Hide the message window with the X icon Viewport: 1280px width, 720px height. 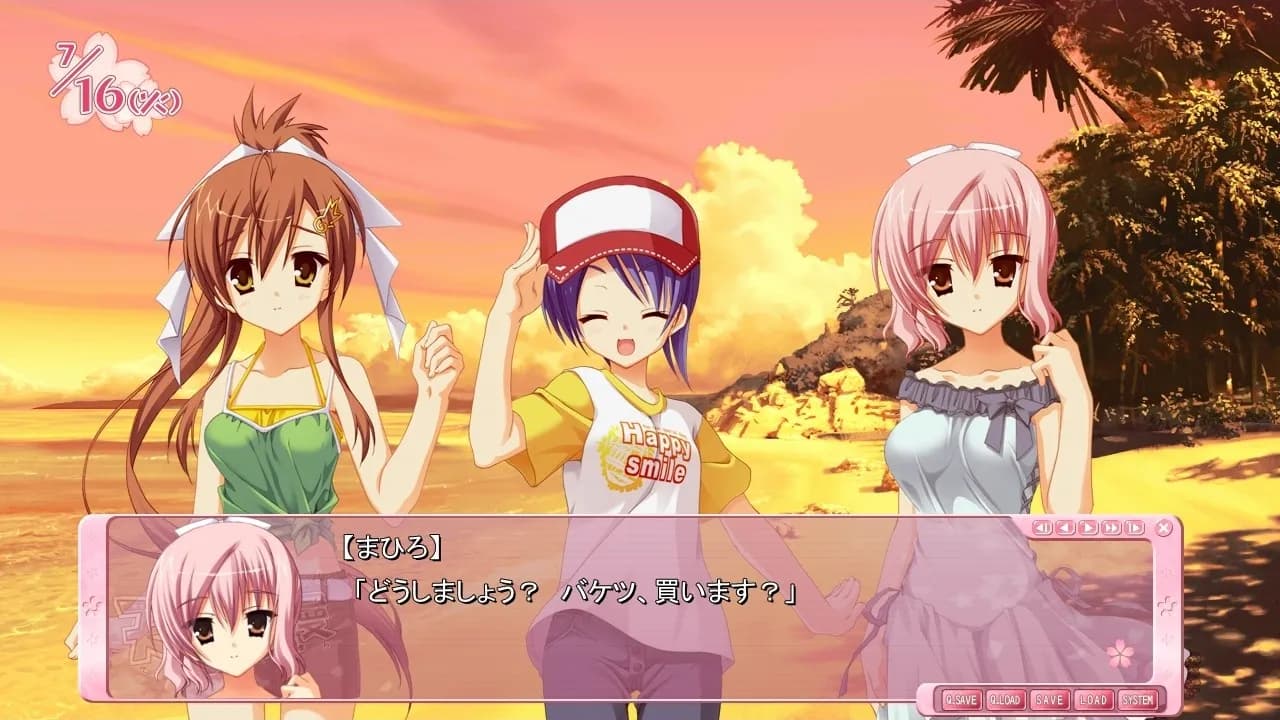point(1162,528)
